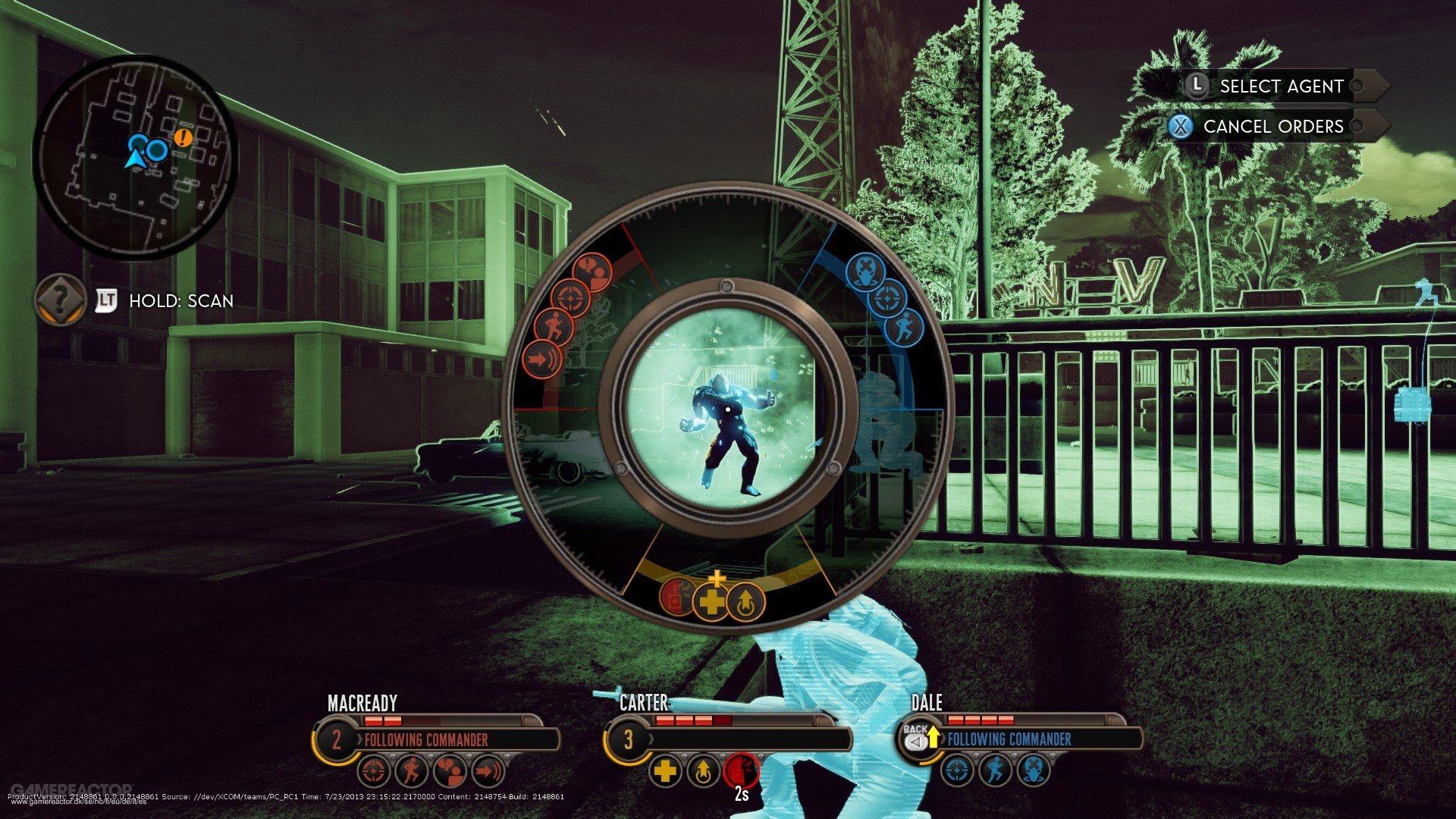This screenshot has height=819, width=1456.
Task: Activate the red crosshair order in the command wheel
Action: [x=570, y=298]
